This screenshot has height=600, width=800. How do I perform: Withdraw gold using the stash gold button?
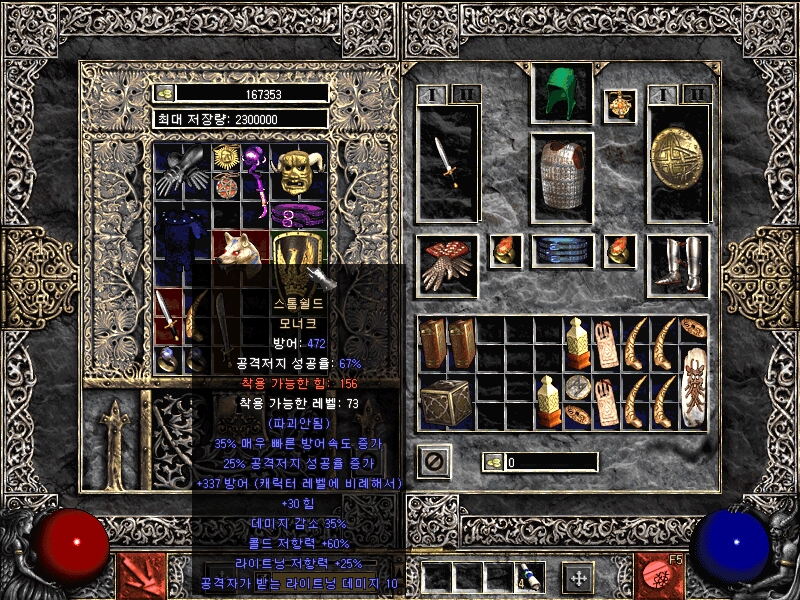click(165, 93)
